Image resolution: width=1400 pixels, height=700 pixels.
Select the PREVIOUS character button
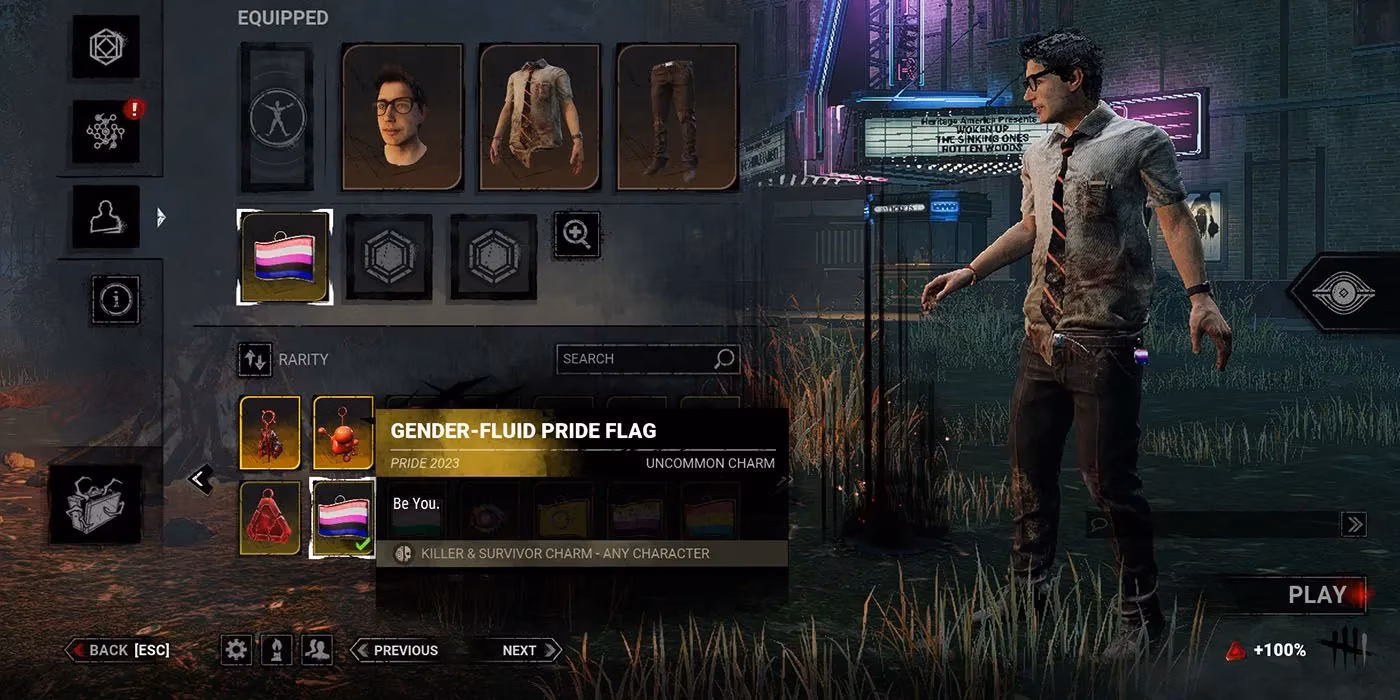tap(397, 650)
